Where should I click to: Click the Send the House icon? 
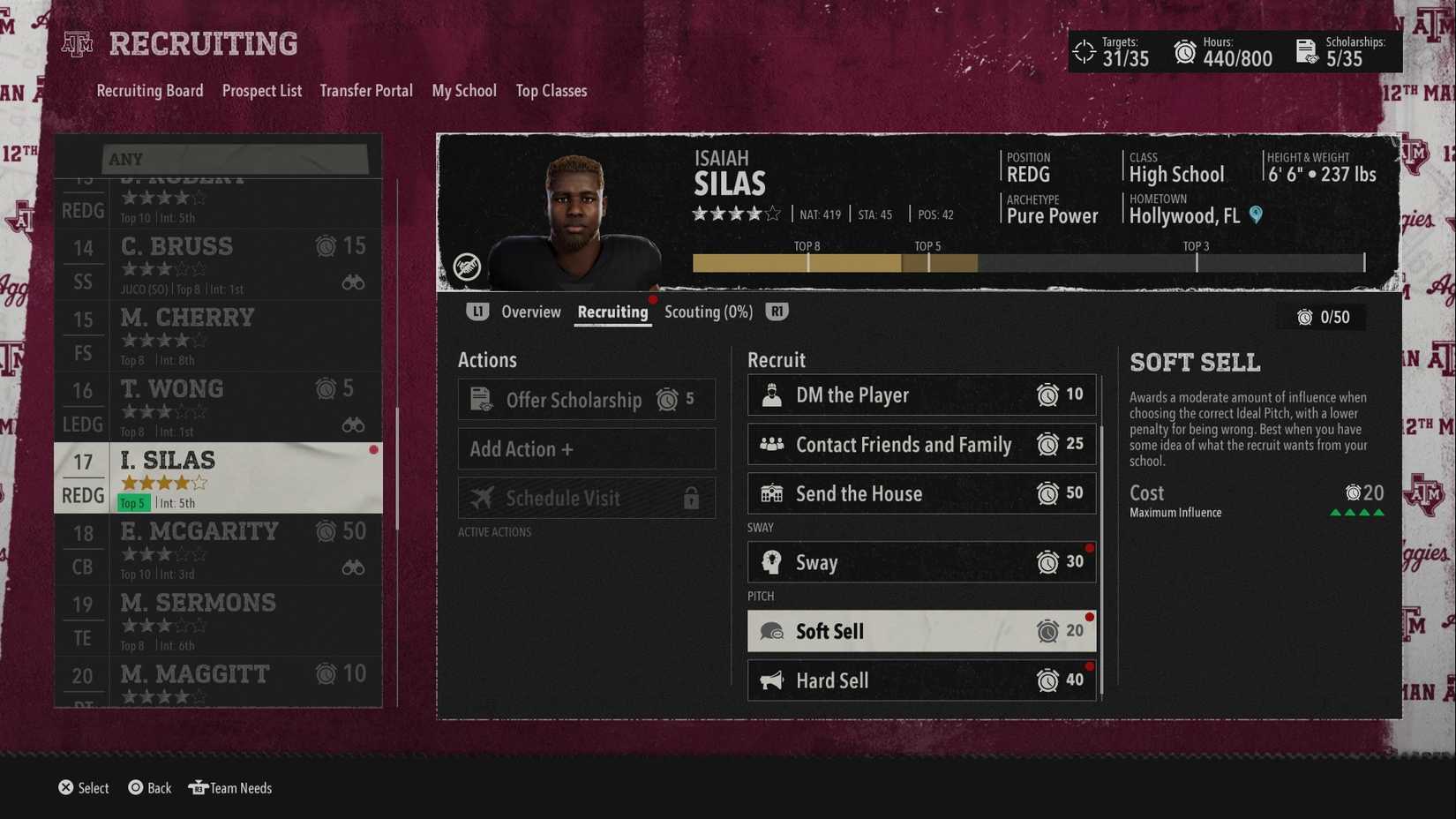[x=772, y=493]
